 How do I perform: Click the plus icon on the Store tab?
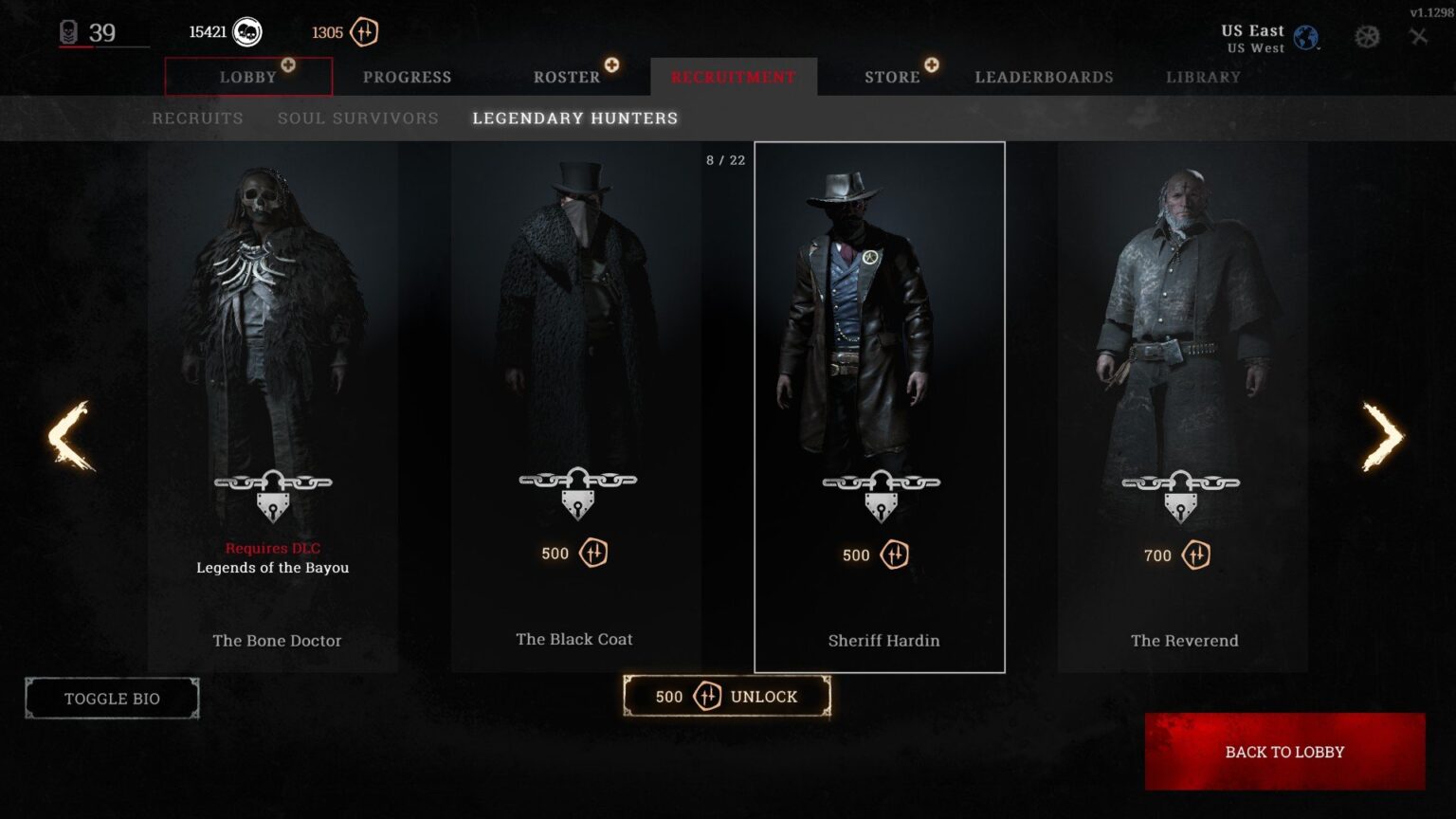931,66
